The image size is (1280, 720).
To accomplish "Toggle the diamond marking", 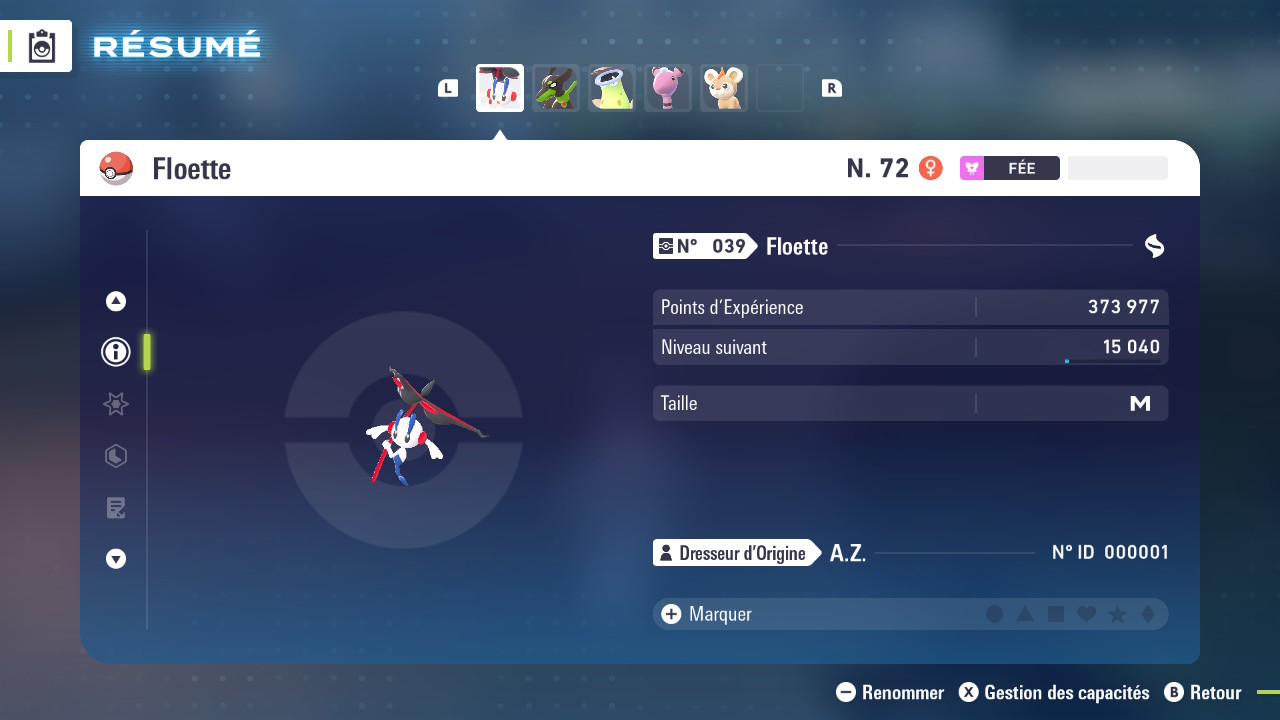I will (1148, 614).
